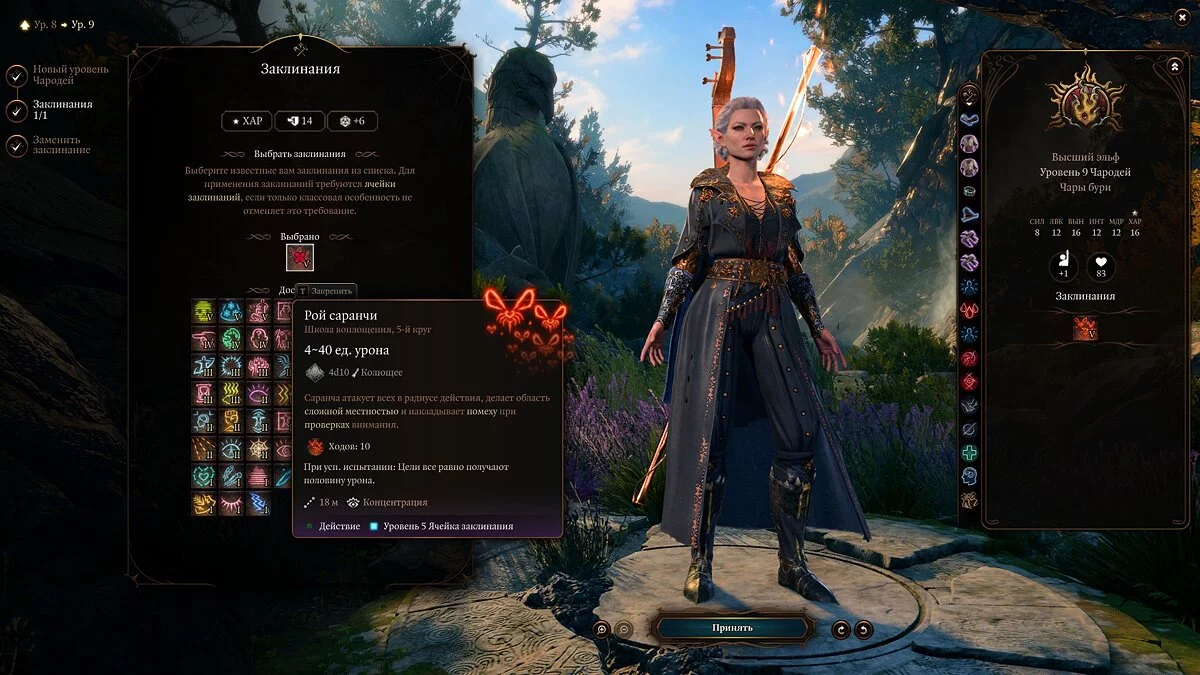The image size is (1200, 675).
Task: Open the green cross entry in the sidebar
Action: 969,452
